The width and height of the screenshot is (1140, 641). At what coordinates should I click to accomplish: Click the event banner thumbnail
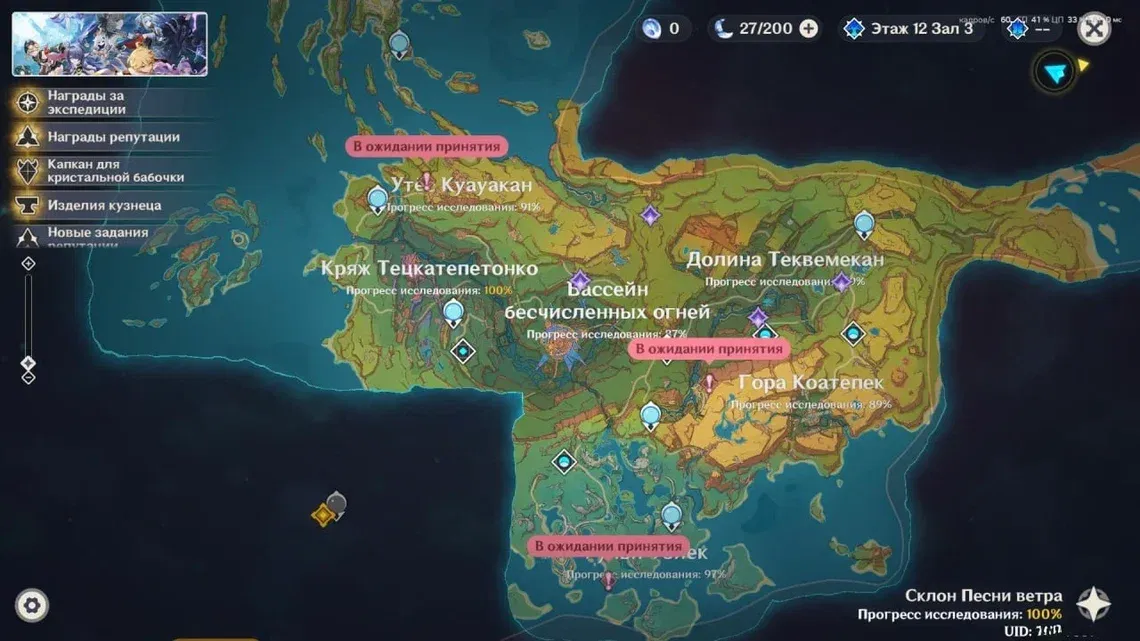click(110, 44)
